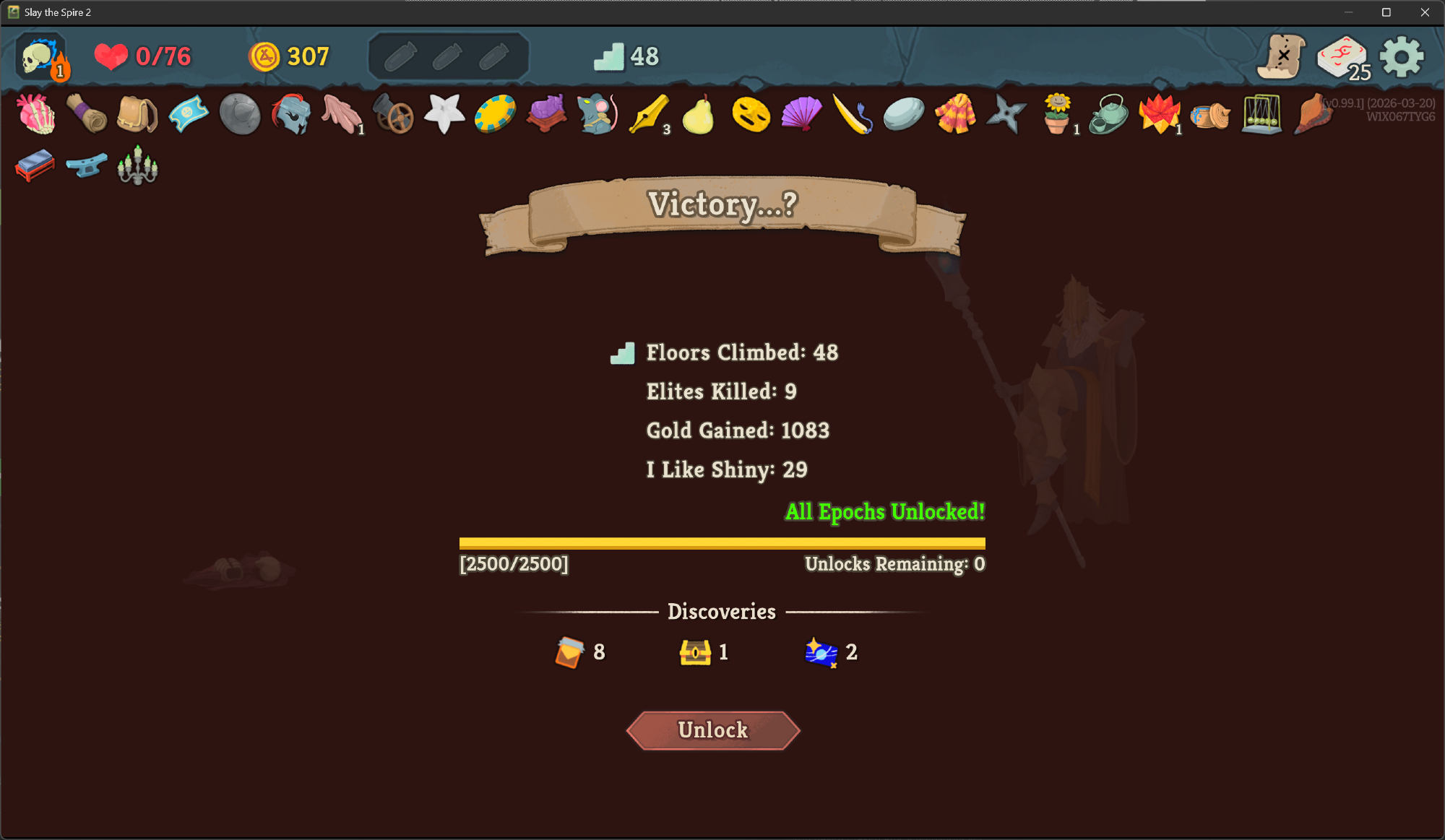
Task: Select the blue ticket relic
Action: click(x=188, y=114)
